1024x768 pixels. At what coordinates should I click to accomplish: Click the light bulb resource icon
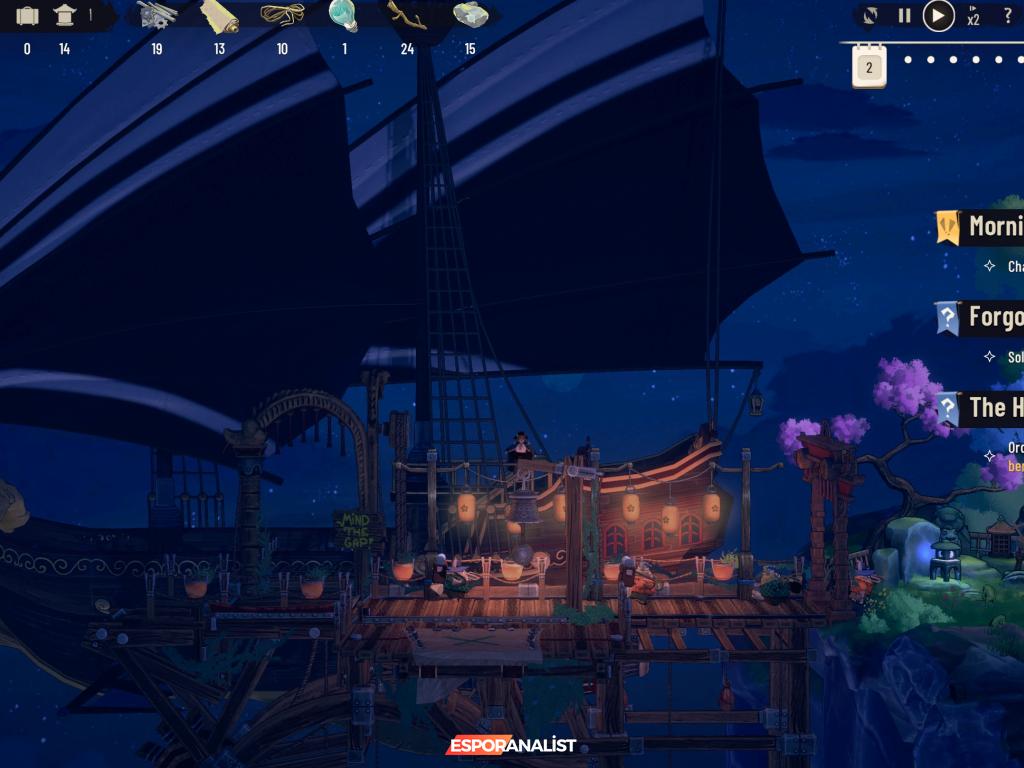344,16
